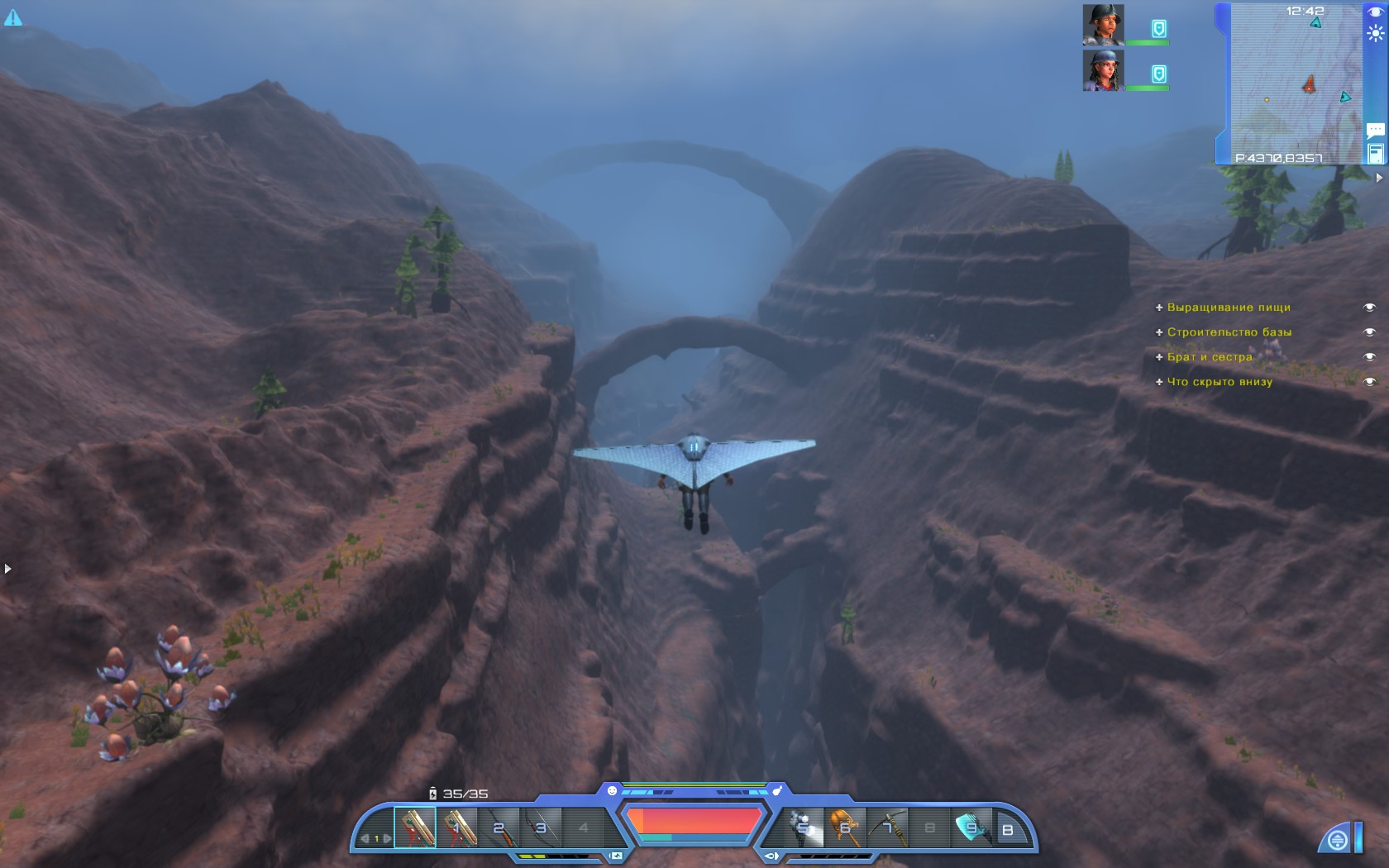Click the next hotbar page arrow

(x=388, y=837)
